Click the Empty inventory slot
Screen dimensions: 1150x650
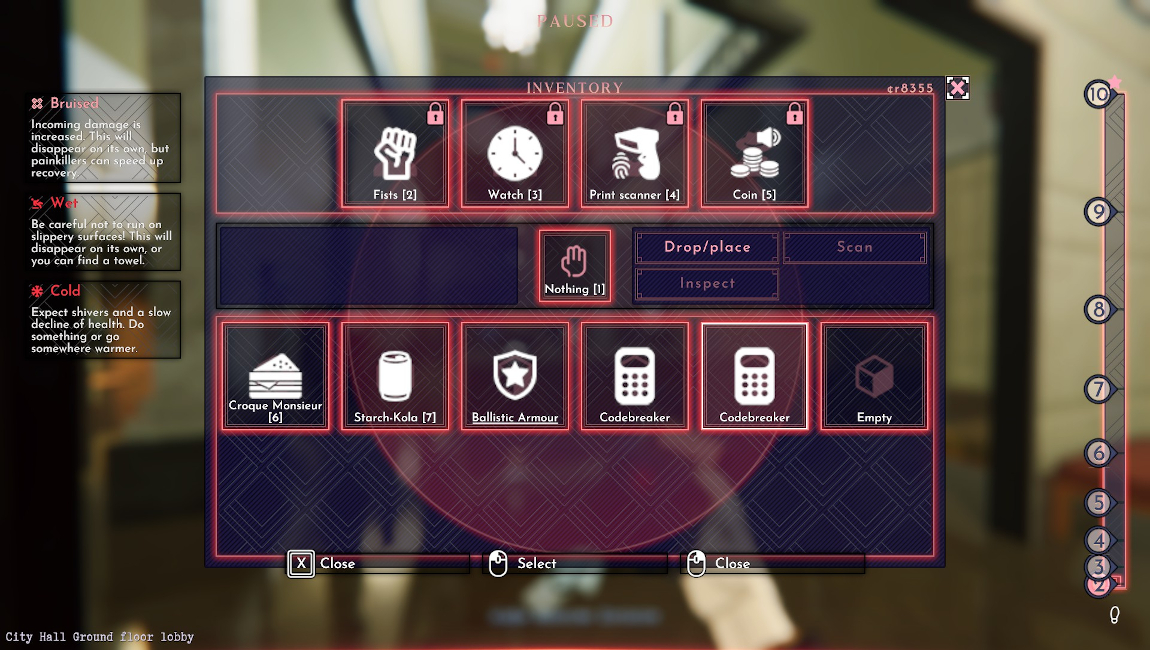tap(874, 376)
